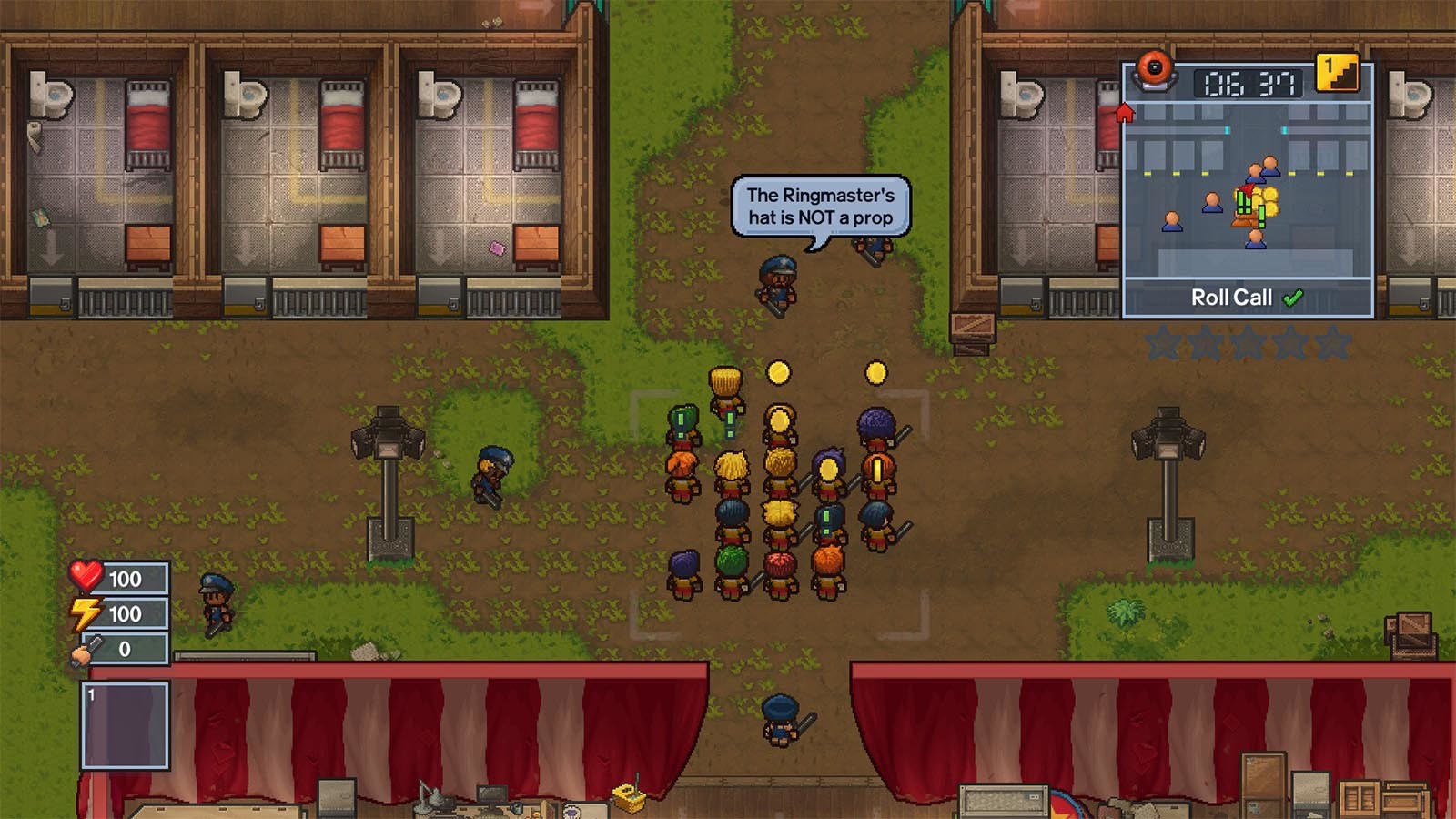Click a gold coin above the prisoner lineup
Screen dimensions: 1456x819
point(778,372)
